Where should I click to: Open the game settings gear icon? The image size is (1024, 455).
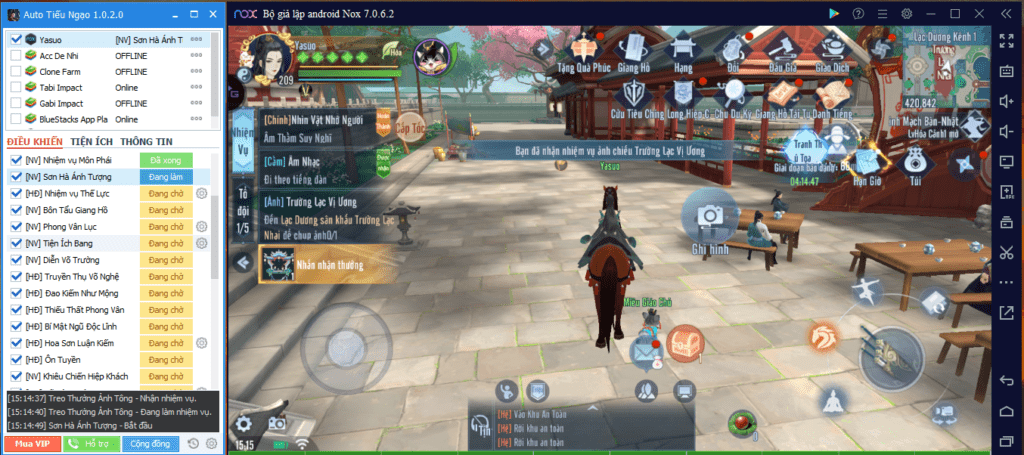243,422
